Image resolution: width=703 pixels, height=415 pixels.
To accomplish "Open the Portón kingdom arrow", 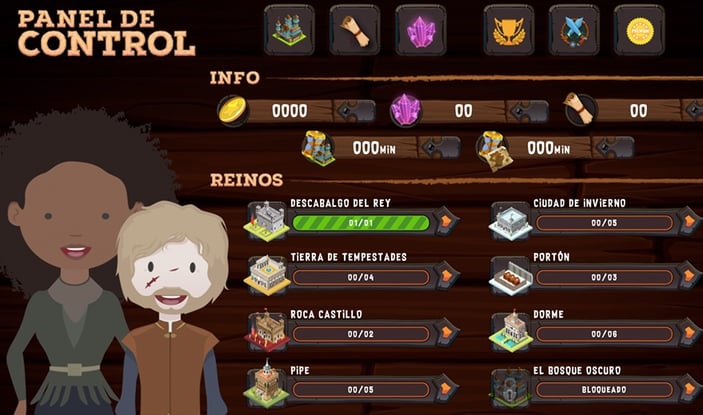I will tap(689, 275).
